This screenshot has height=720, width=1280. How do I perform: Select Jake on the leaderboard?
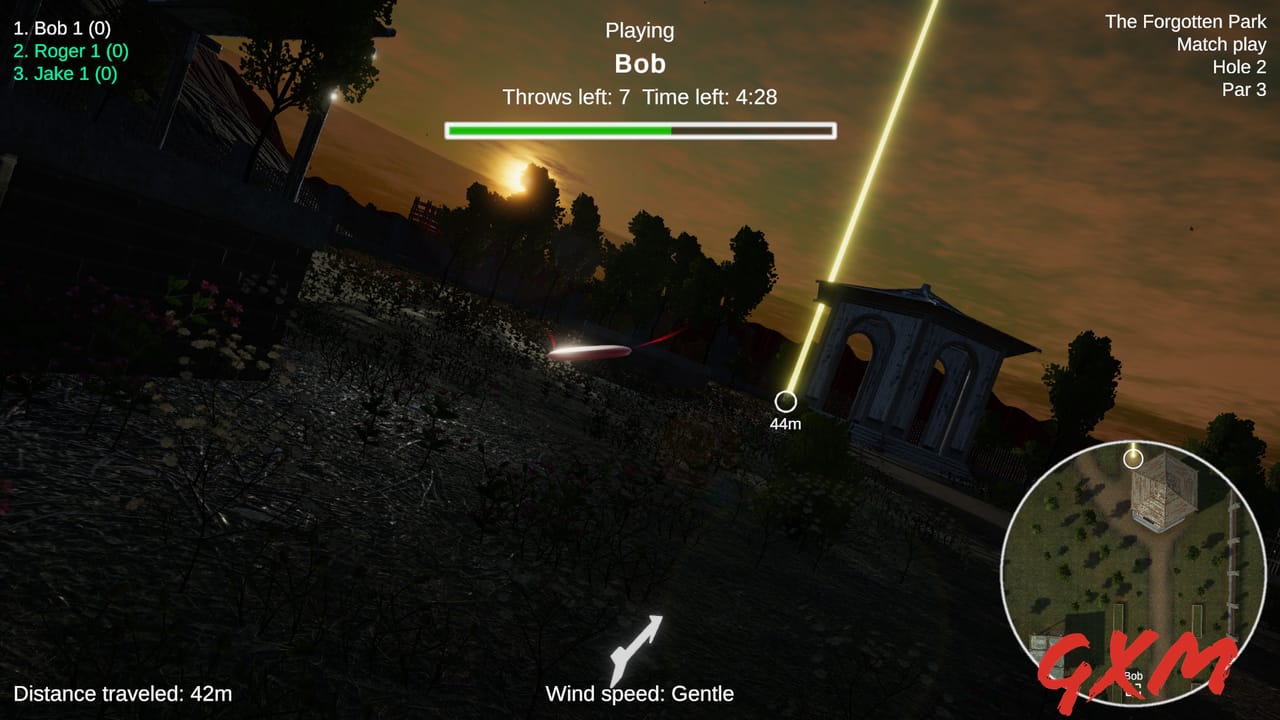[x=68, y=73]
